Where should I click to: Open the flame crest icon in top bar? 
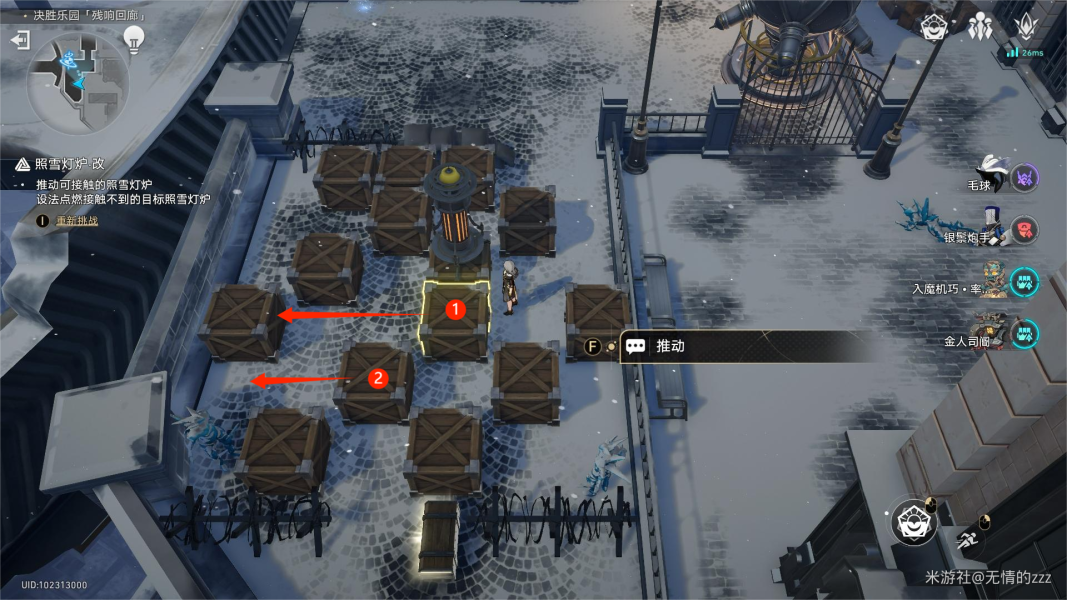pos(1027,27)
